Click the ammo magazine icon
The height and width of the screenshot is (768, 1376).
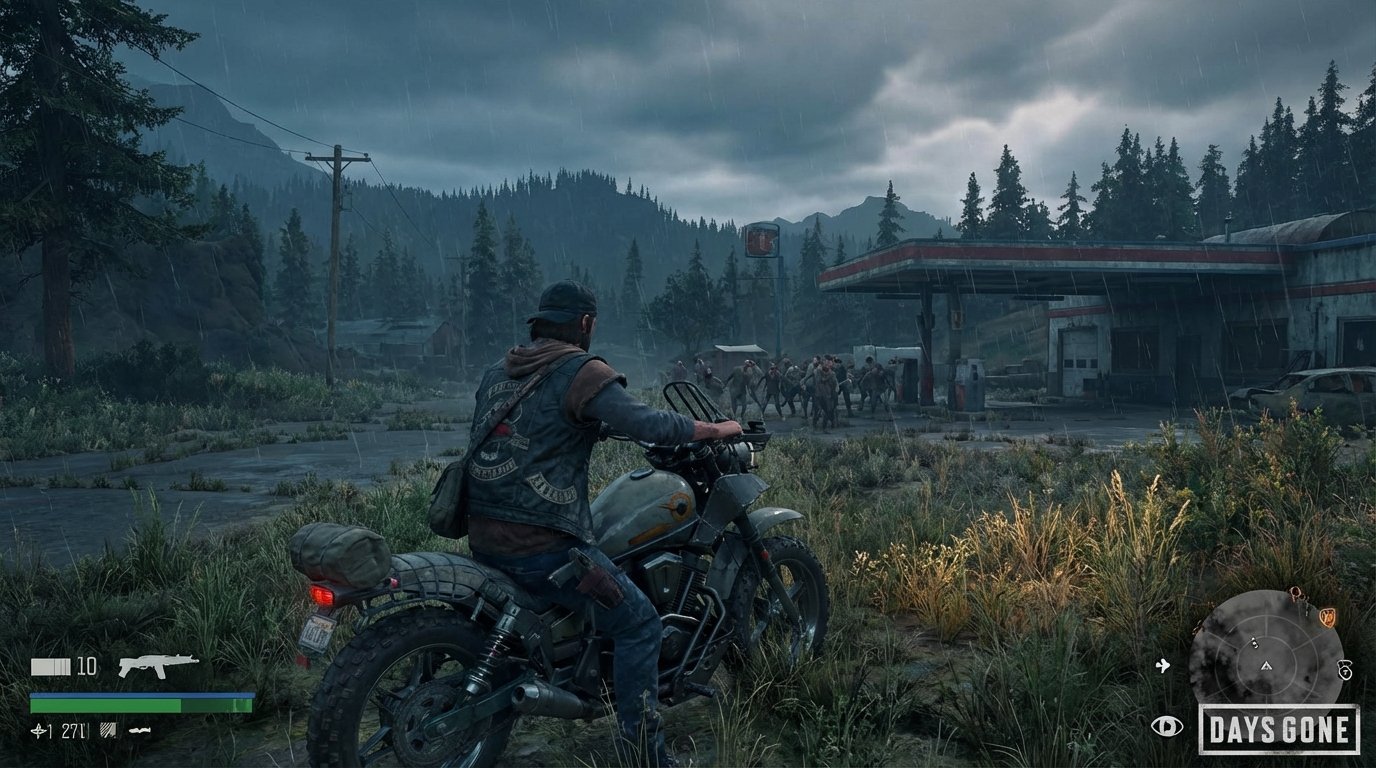[x=50, y=666]
